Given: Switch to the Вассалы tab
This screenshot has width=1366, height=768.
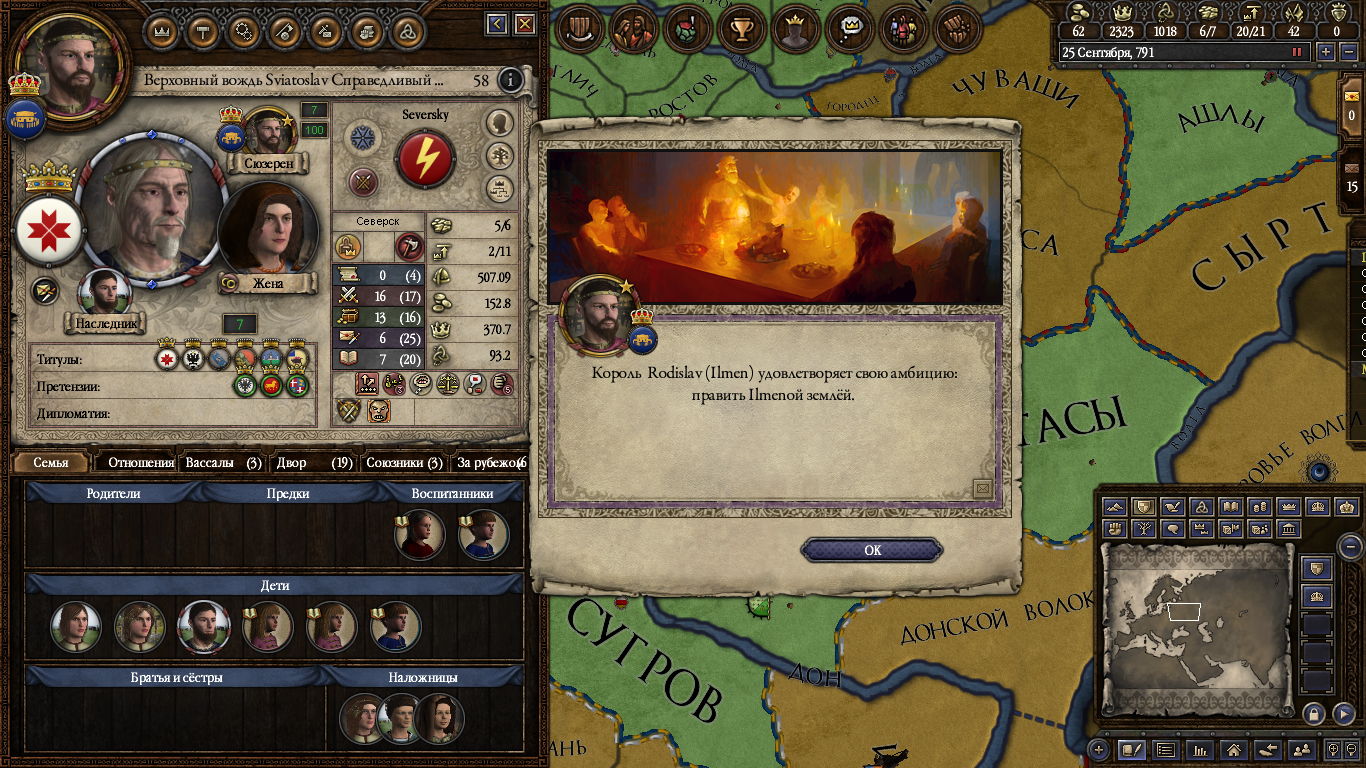Looking at the screenshot, I should tap(223, 463).
